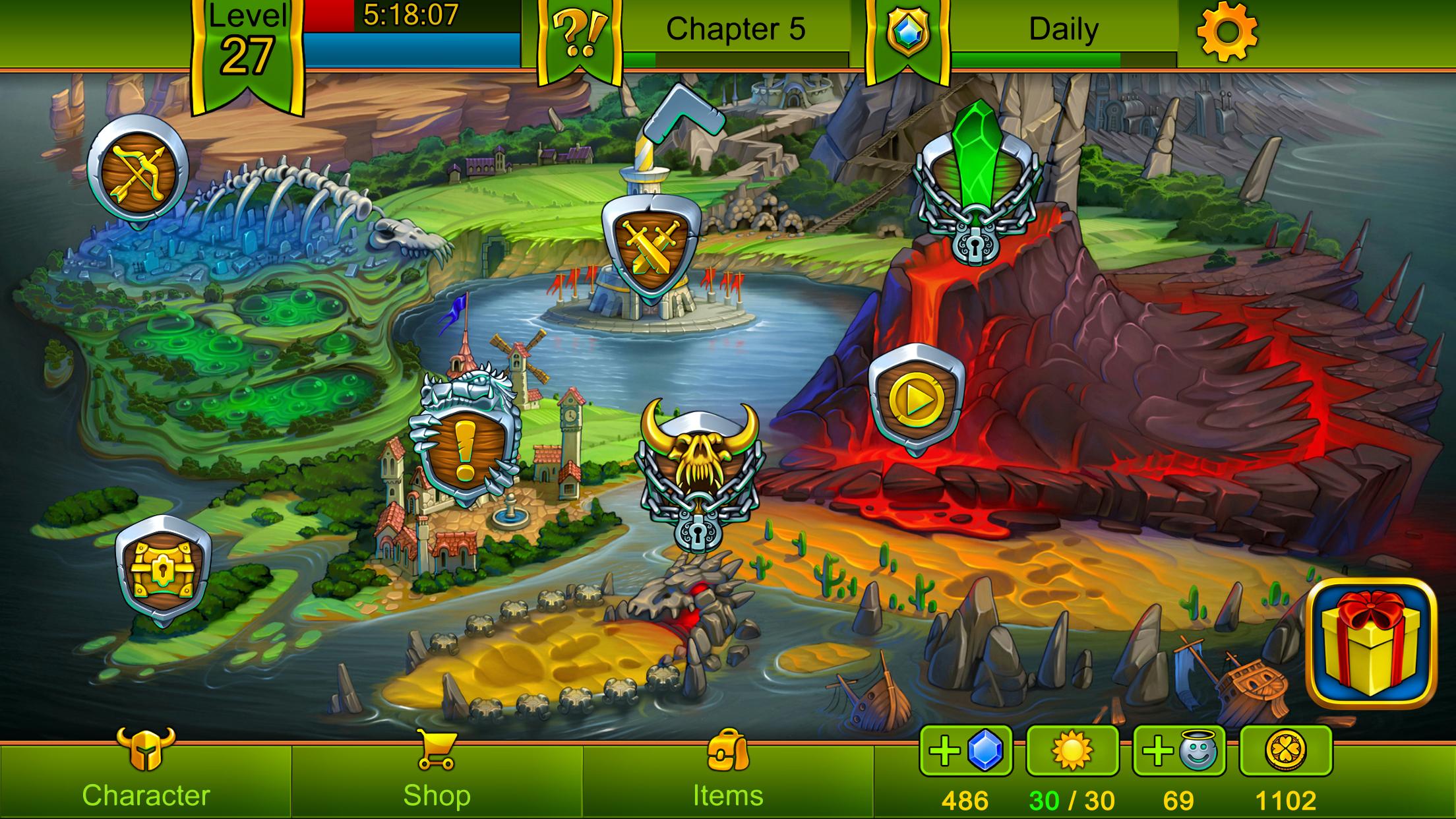Image resolution: width=1456 pixels, height=819 pixels.
Task: Open the Chapter 5 quest panel
Action: tap(735, 30)
